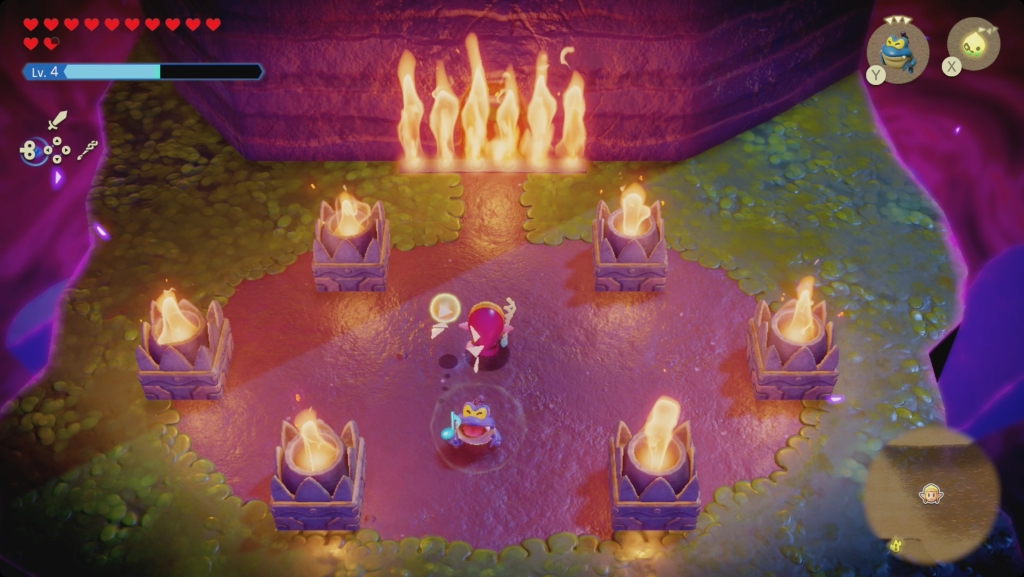Choose the sword icon in the quick-select
Screen dimensions: 1024x577
[x=57, y=120]
